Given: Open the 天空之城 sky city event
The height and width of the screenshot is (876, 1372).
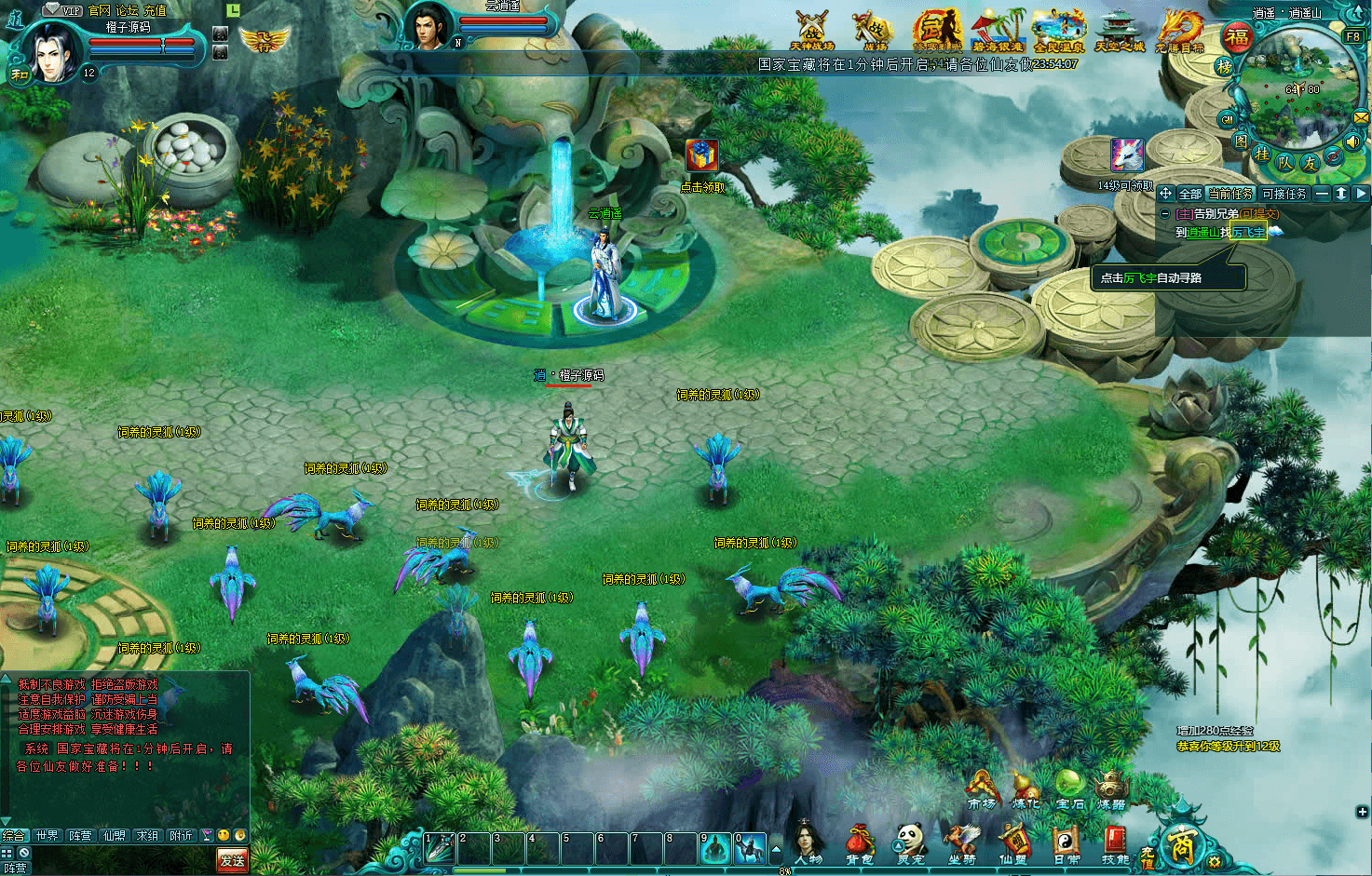Looking at the screenshot, I should 1119,30.
